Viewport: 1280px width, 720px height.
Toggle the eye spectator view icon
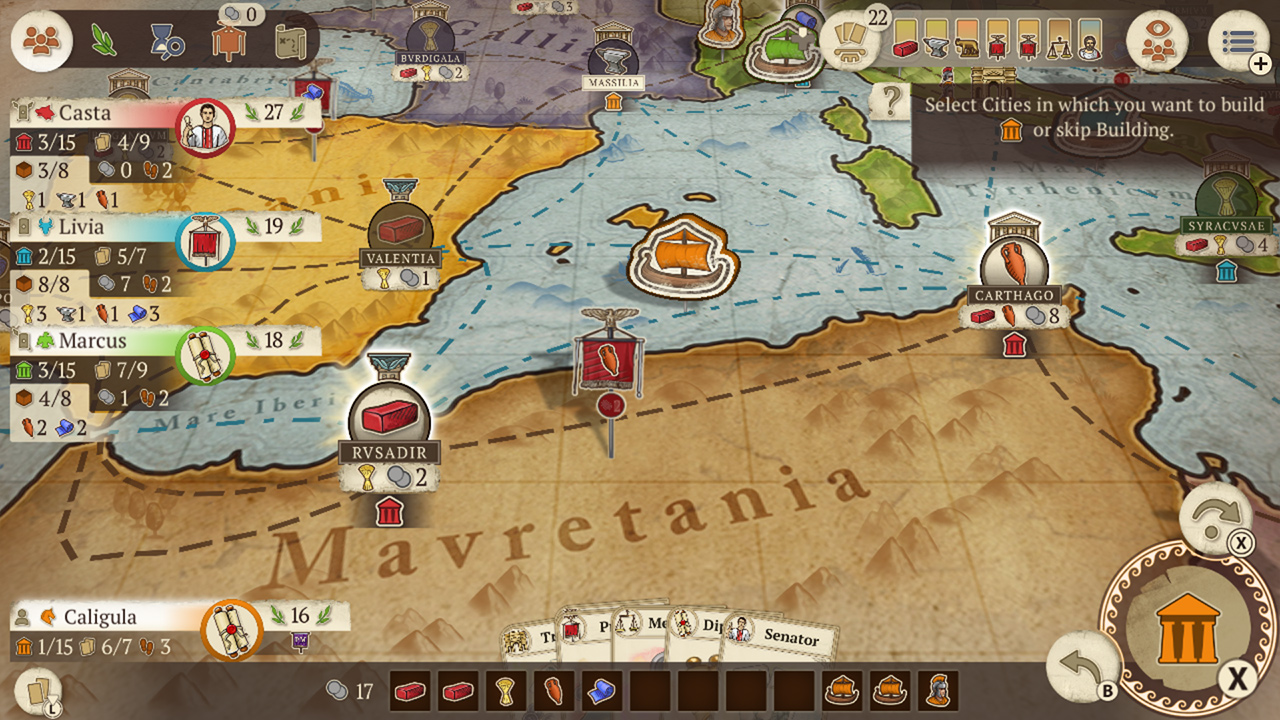(1156, 42)
